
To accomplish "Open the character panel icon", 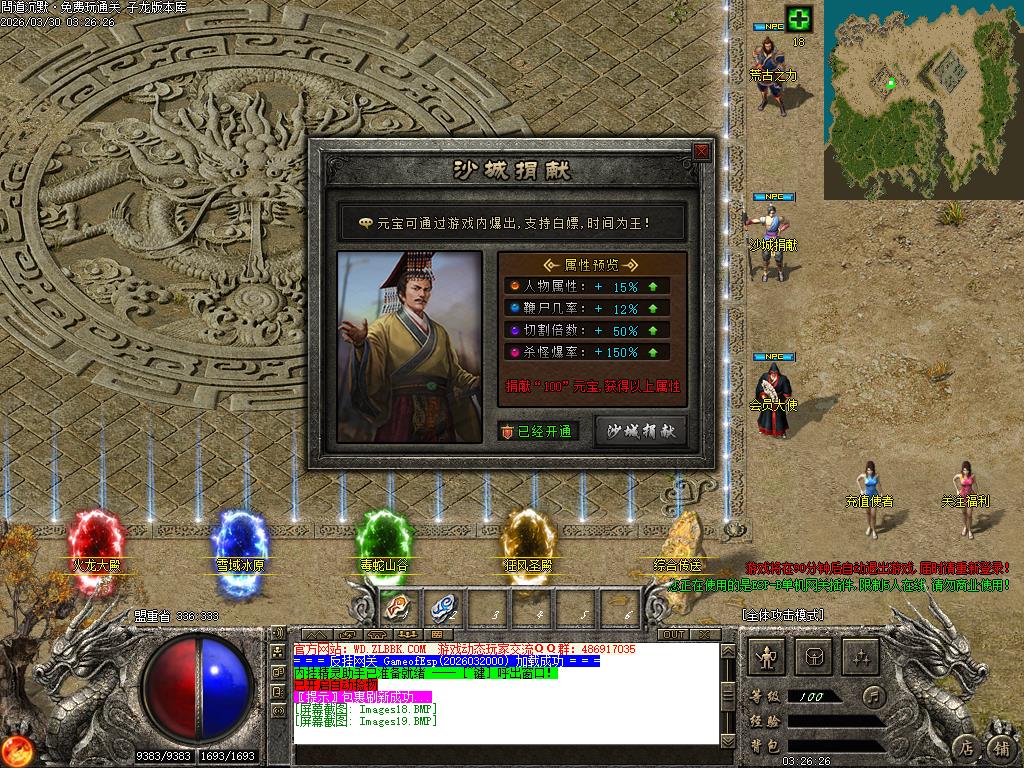I will pos(767,657).
